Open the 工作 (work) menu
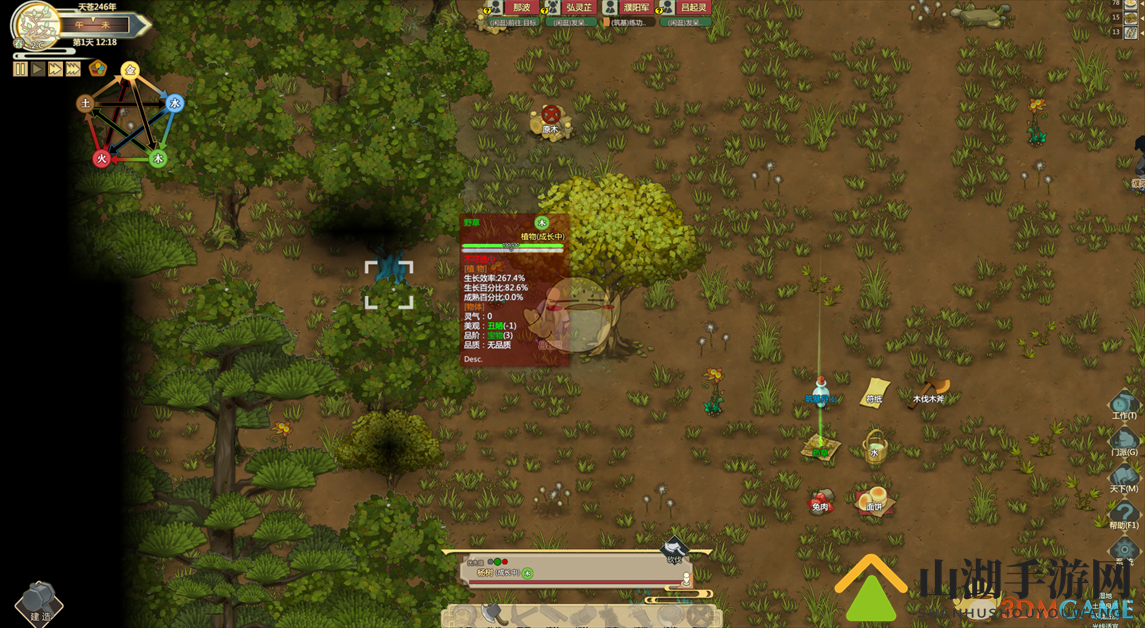 1124,404
